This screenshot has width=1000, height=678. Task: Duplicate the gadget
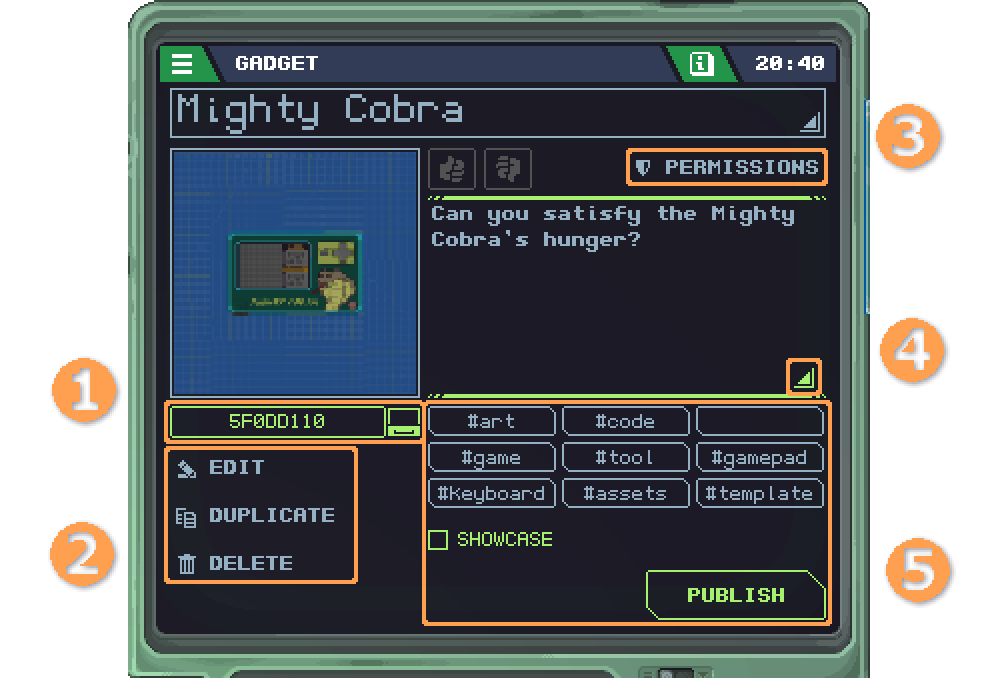[270, 516]
